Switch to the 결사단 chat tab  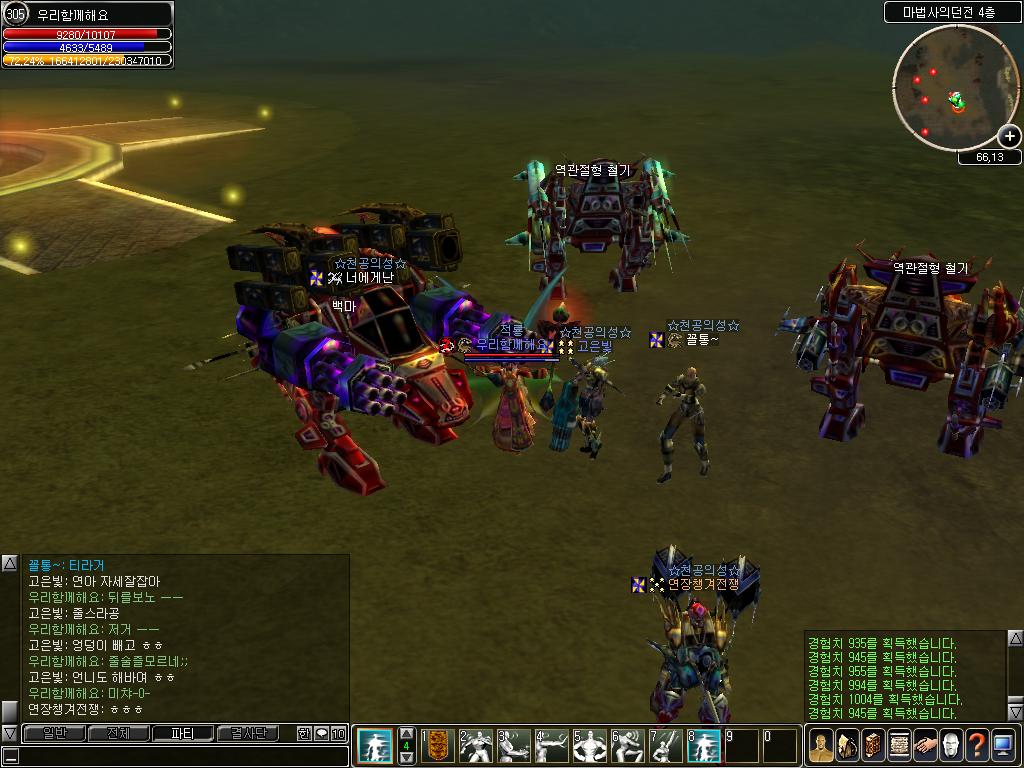coord(247,733)
